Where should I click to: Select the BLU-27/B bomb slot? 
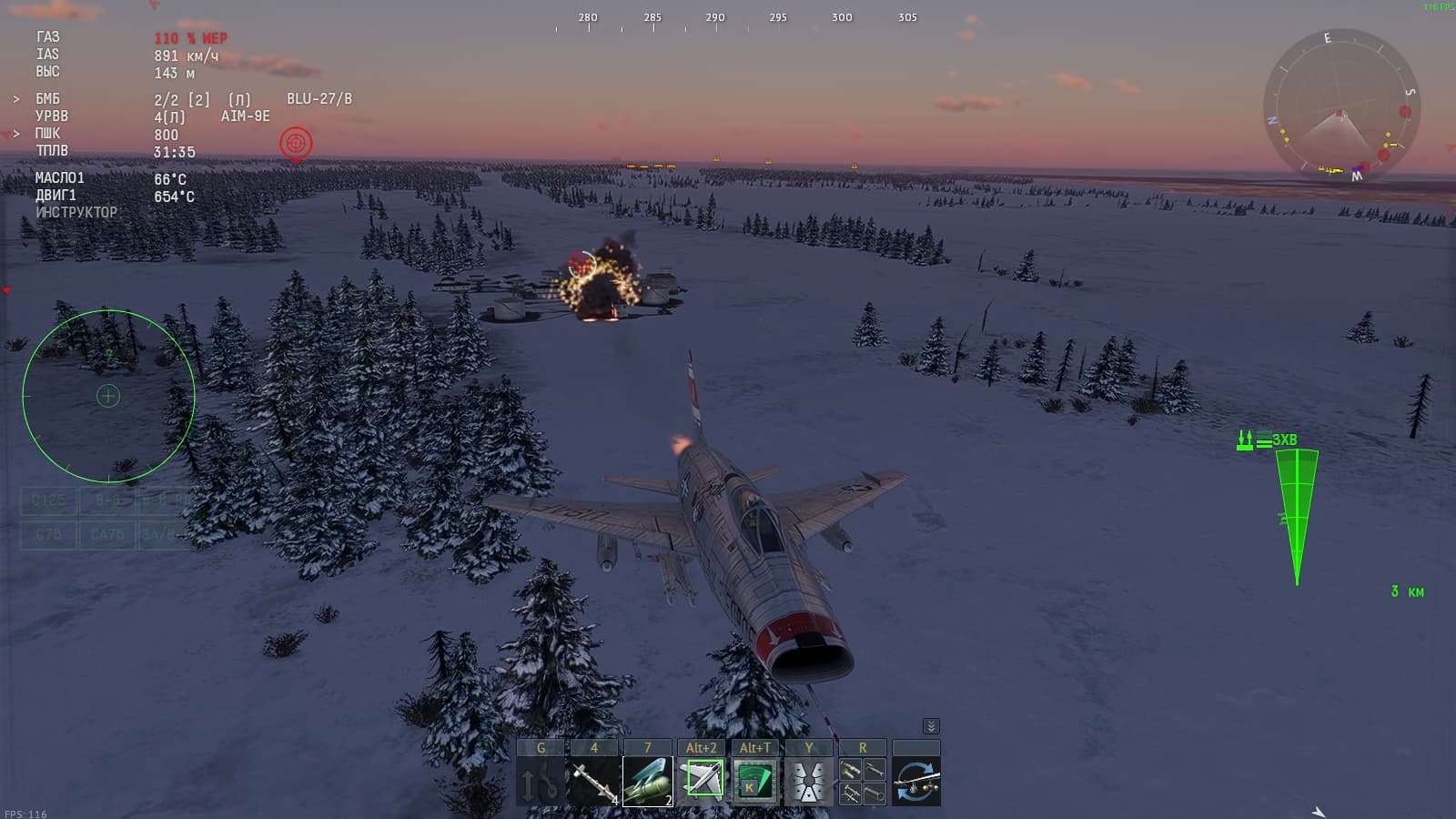coord(648,781)
